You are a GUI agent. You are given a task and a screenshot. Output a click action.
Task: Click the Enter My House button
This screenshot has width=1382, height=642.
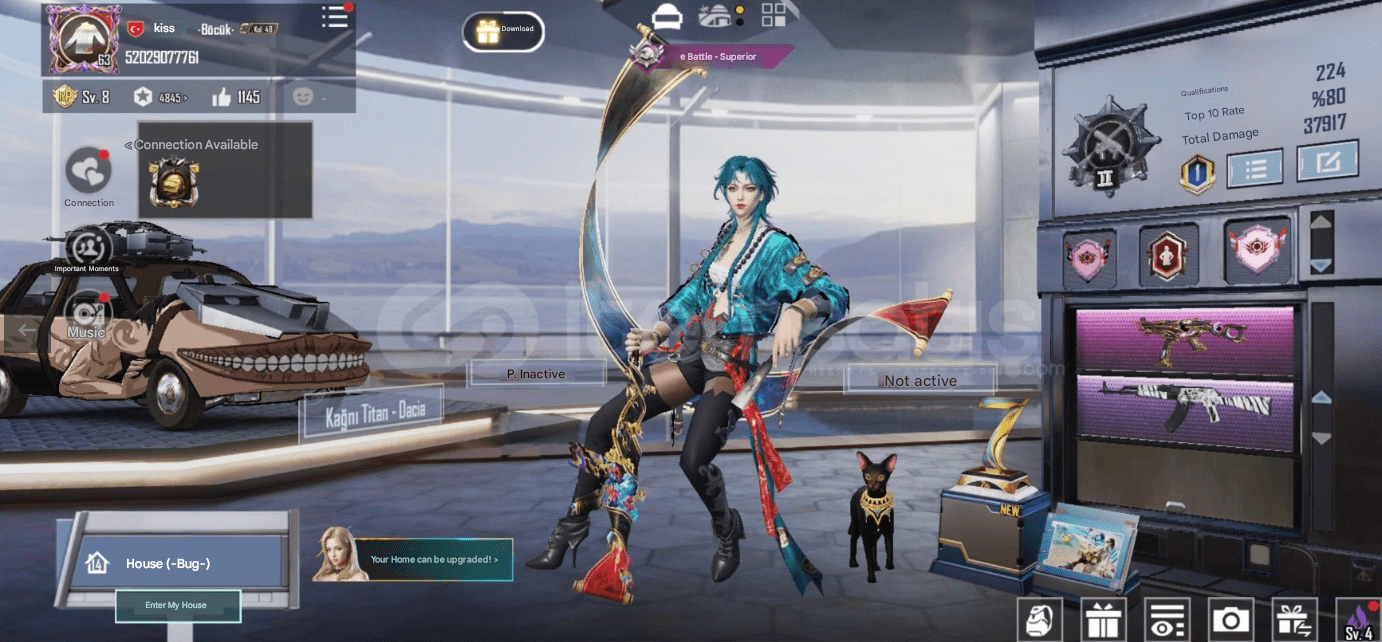[x=177, y=605]
